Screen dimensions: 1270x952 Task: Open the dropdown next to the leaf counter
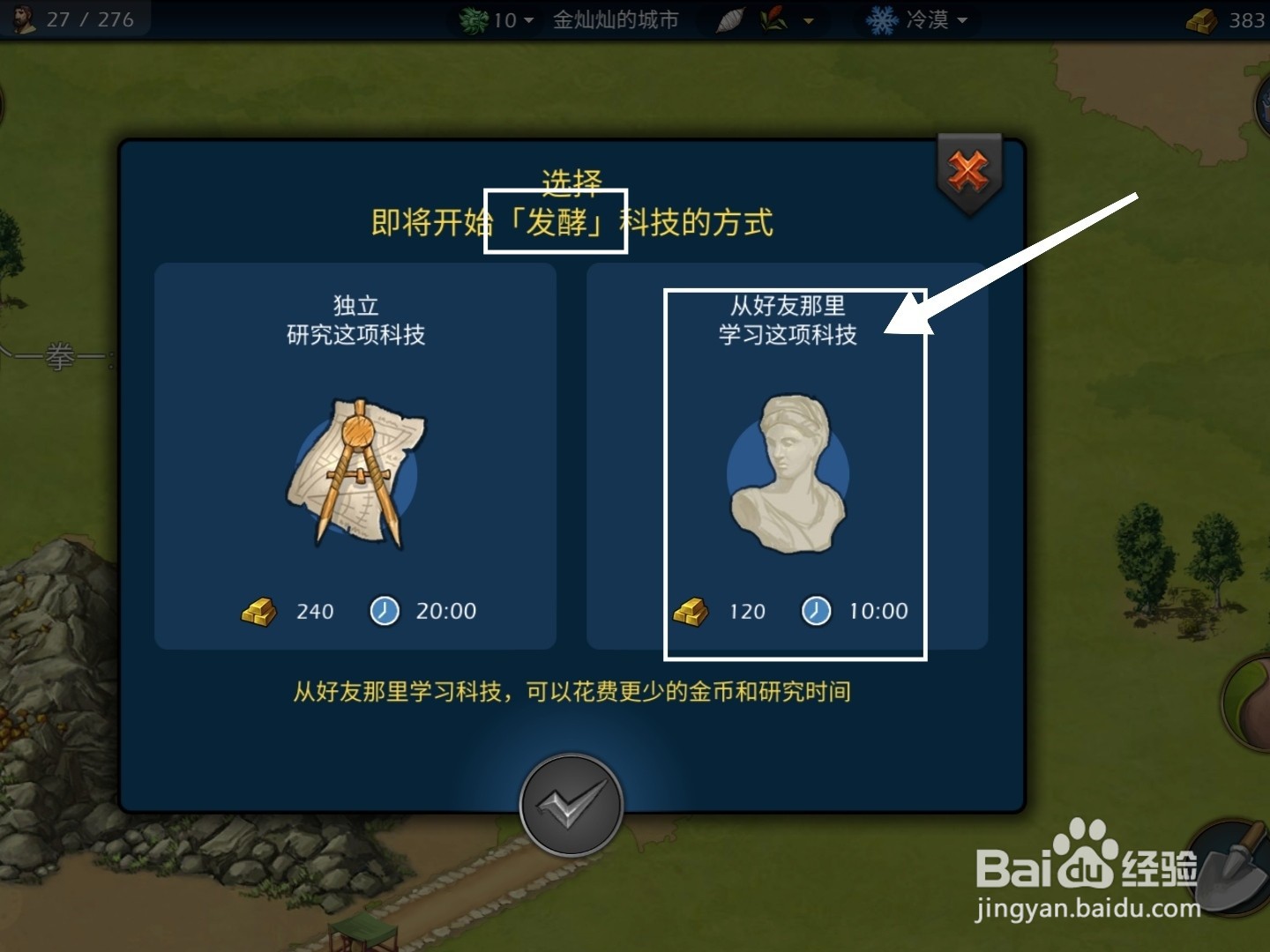click(527, 19)
